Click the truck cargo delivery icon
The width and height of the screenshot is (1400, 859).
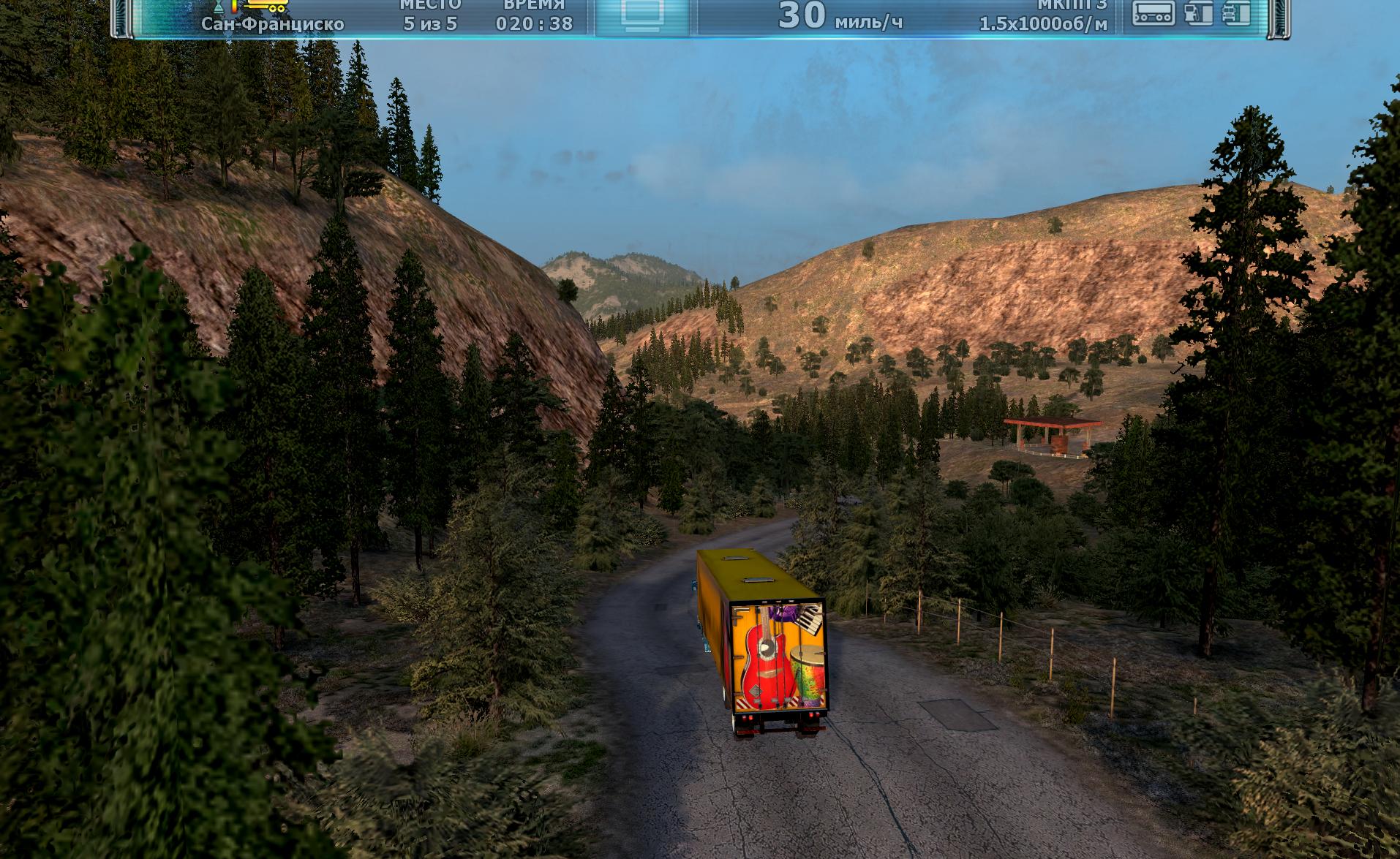pyautogui.click(x=267, y=6)
